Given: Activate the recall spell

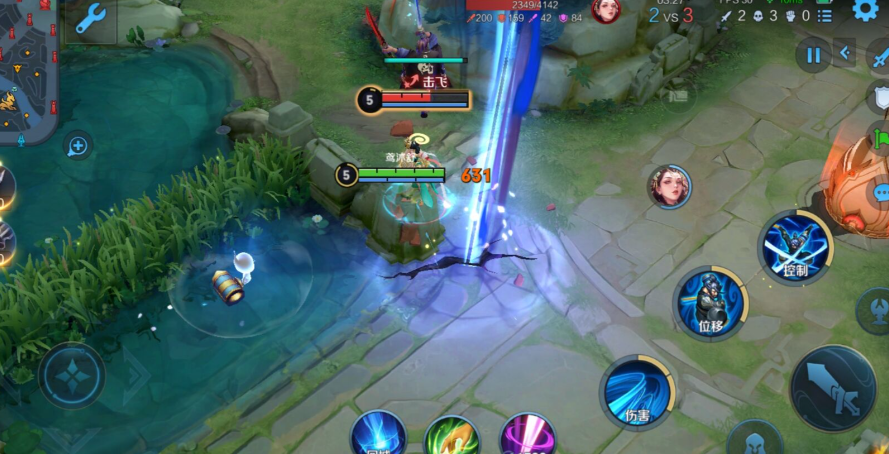Looking at the screenshot, I should (378, 436).
